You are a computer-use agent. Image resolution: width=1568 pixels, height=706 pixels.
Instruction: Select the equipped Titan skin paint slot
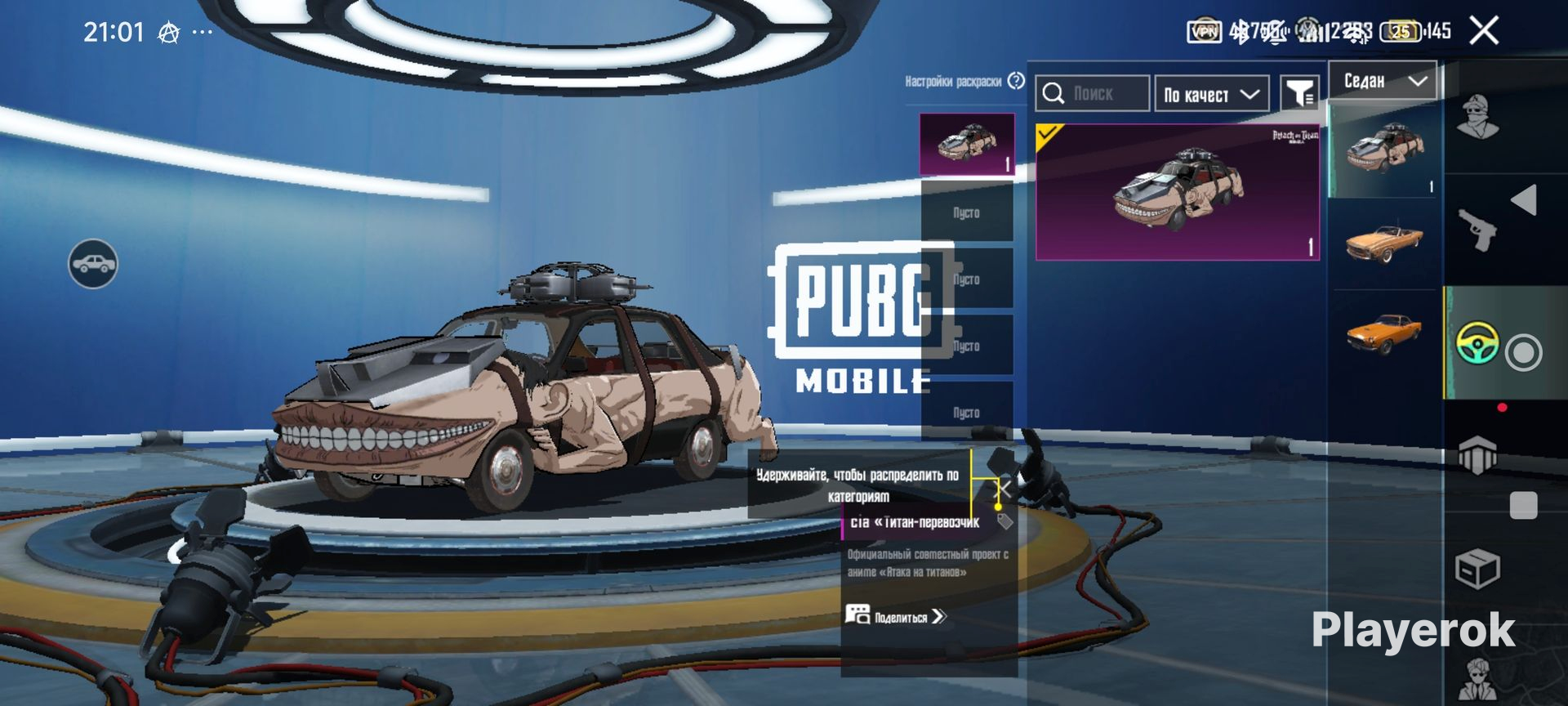[x=967, y=145]
